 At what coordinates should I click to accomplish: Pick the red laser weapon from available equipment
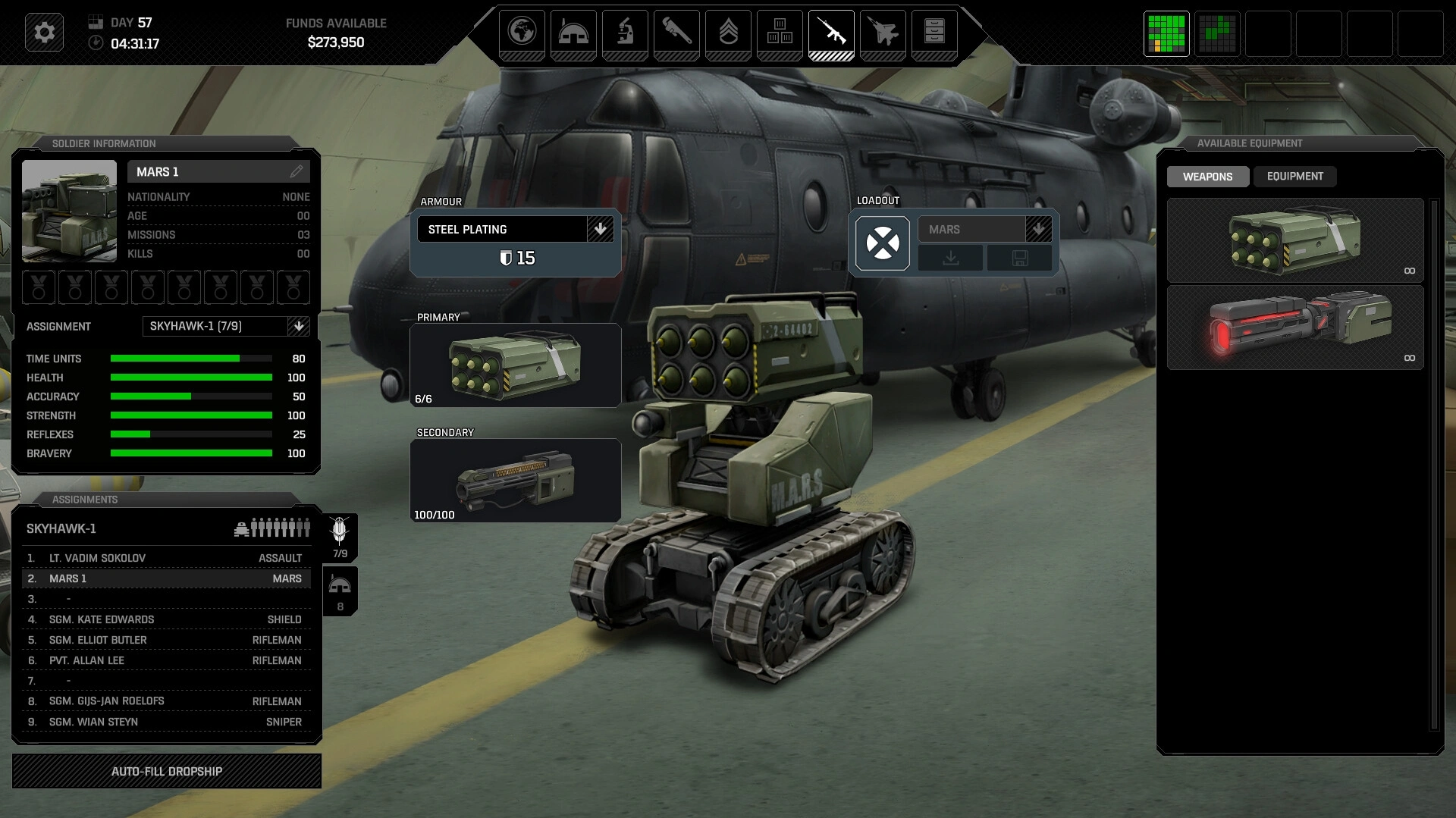[x=1294, y=328]
